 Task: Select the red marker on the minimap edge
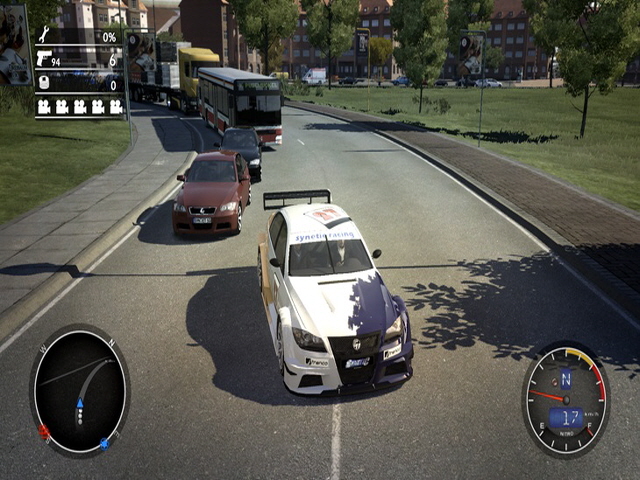44,431
